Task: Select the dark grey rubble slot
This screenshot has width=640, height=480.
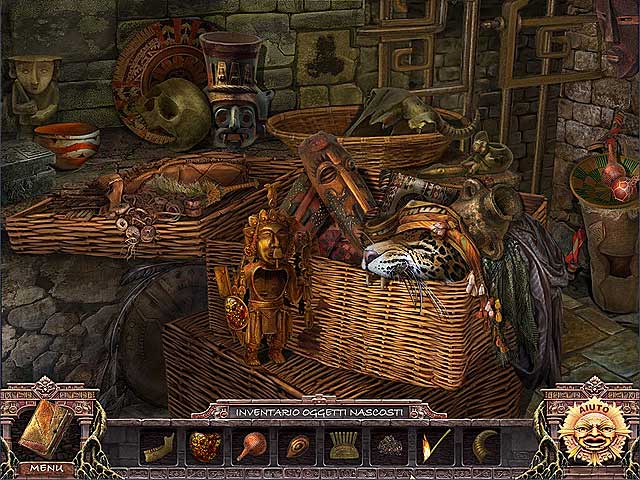Action: pos(389,446)
